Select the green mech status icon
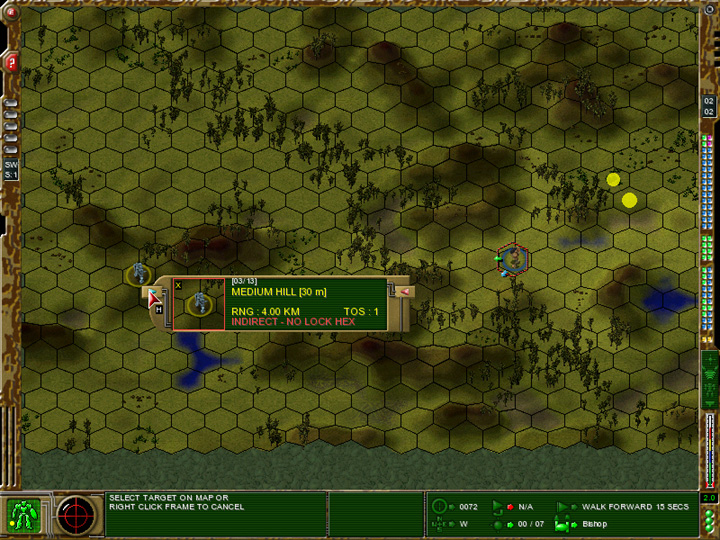The image size is (720, 540). (x=23, y=514)
